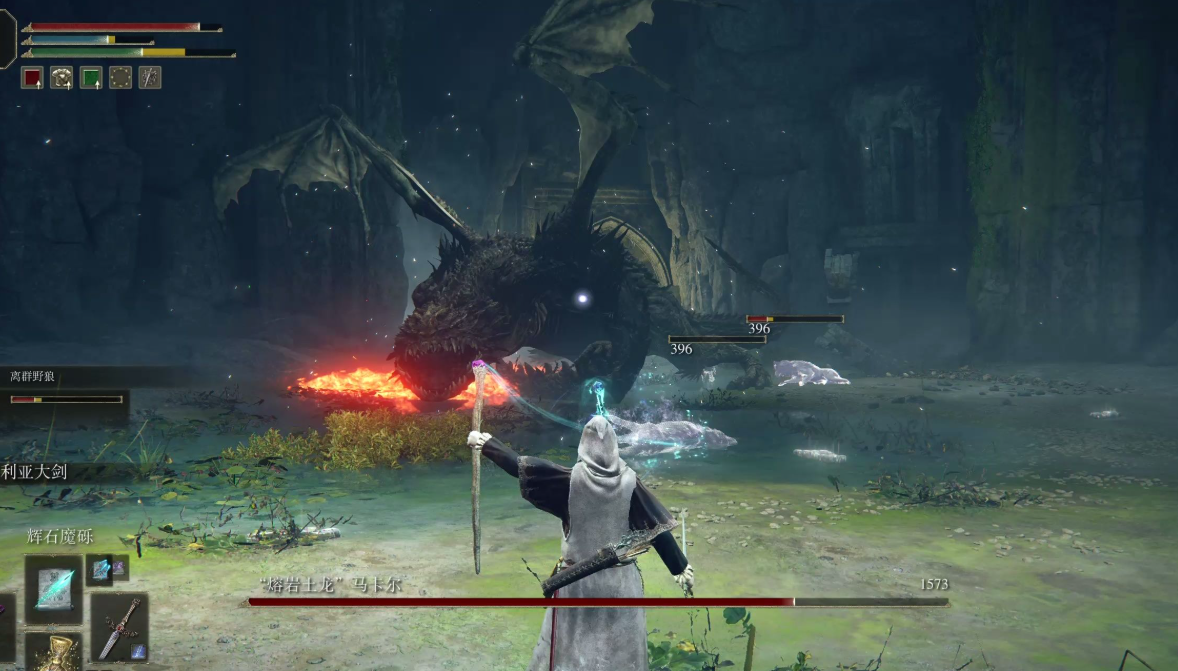Click the small queued purple spell icon
This screenshot has height=671, width=1178.
tap(120, 567)
